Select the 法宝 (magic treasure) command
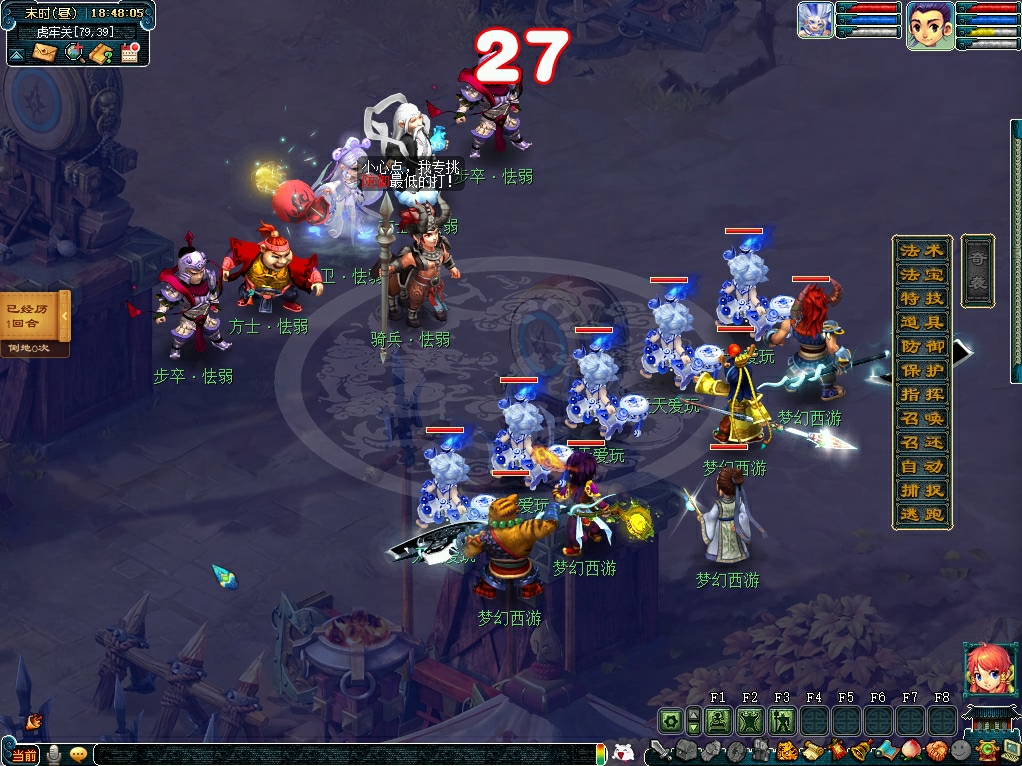1022x766 pixels. click(x=922, y=274)
